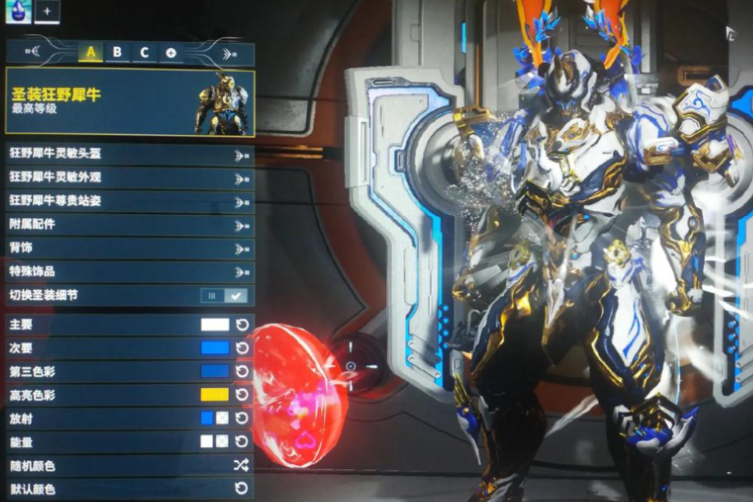Screen dimensions: 753x502
Task: Open the 附属配件 attachments menu
Action: (x=128, y=225)
